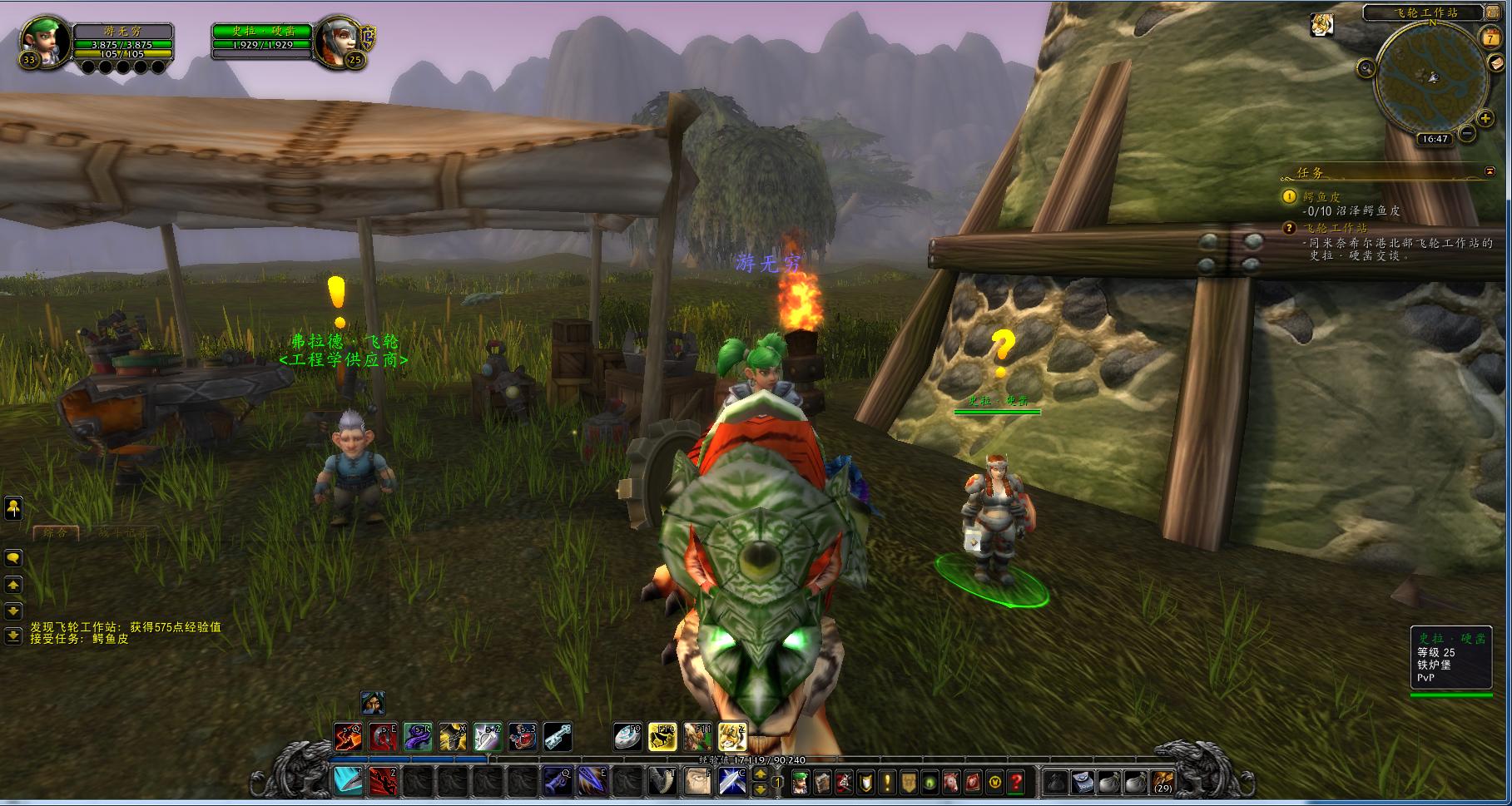Click the minimap zoom-out minus button

click(x=1466, y=133)
